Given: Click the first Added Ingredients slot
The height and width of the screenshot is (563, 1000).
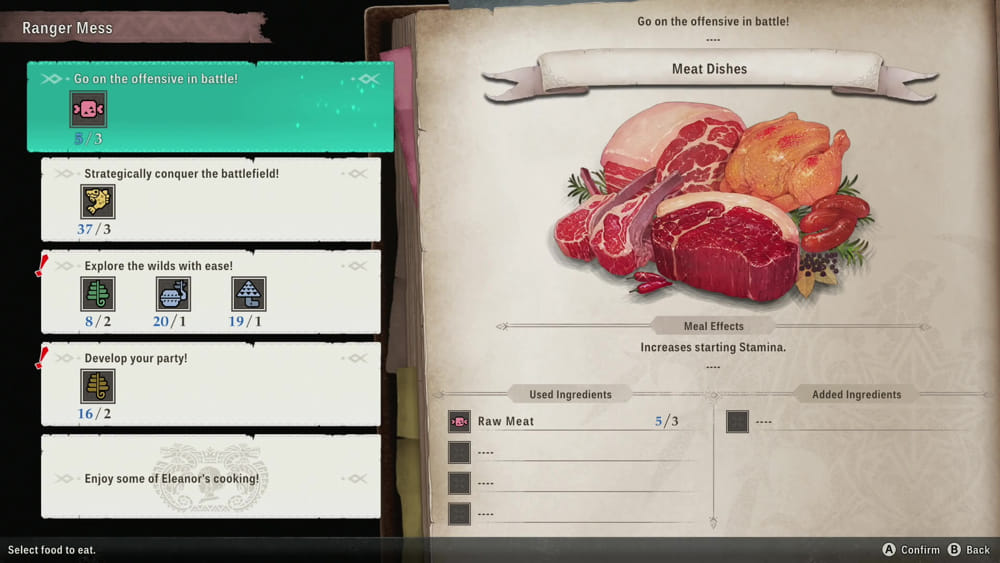Looking at the screenshot, I should click(737, 421).
